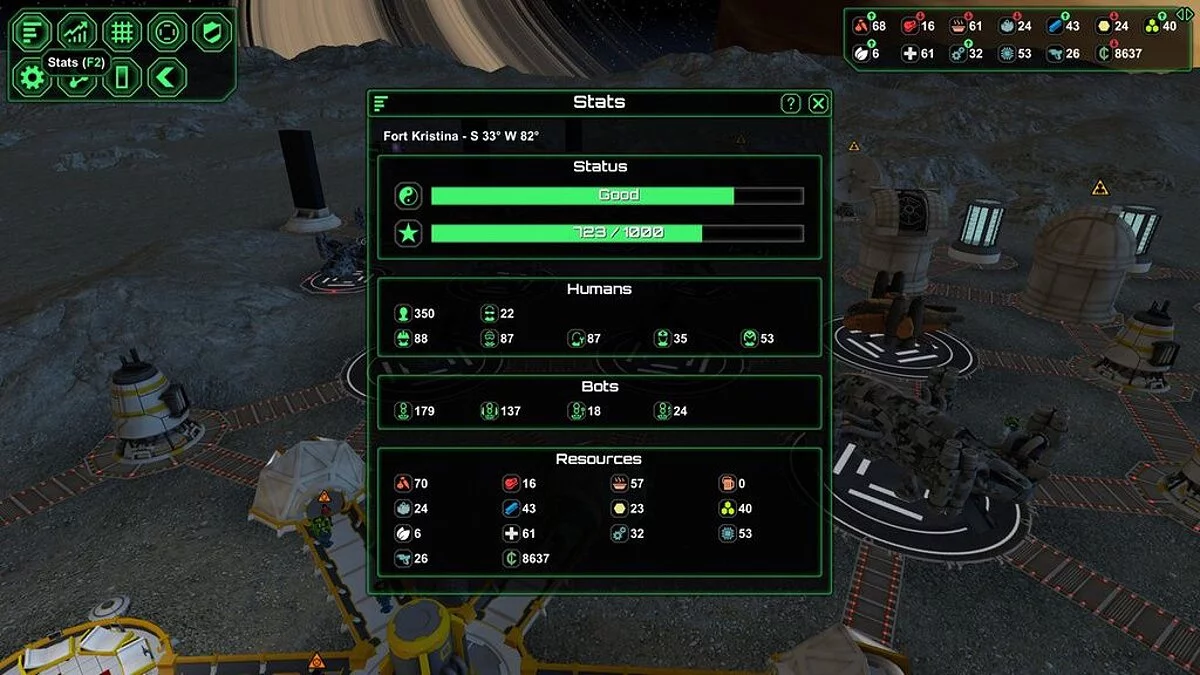Viewport: 1200px width, 675px height.
Task: Click the Stats toolbar button with list icon
Action: [x=32, y=32]
